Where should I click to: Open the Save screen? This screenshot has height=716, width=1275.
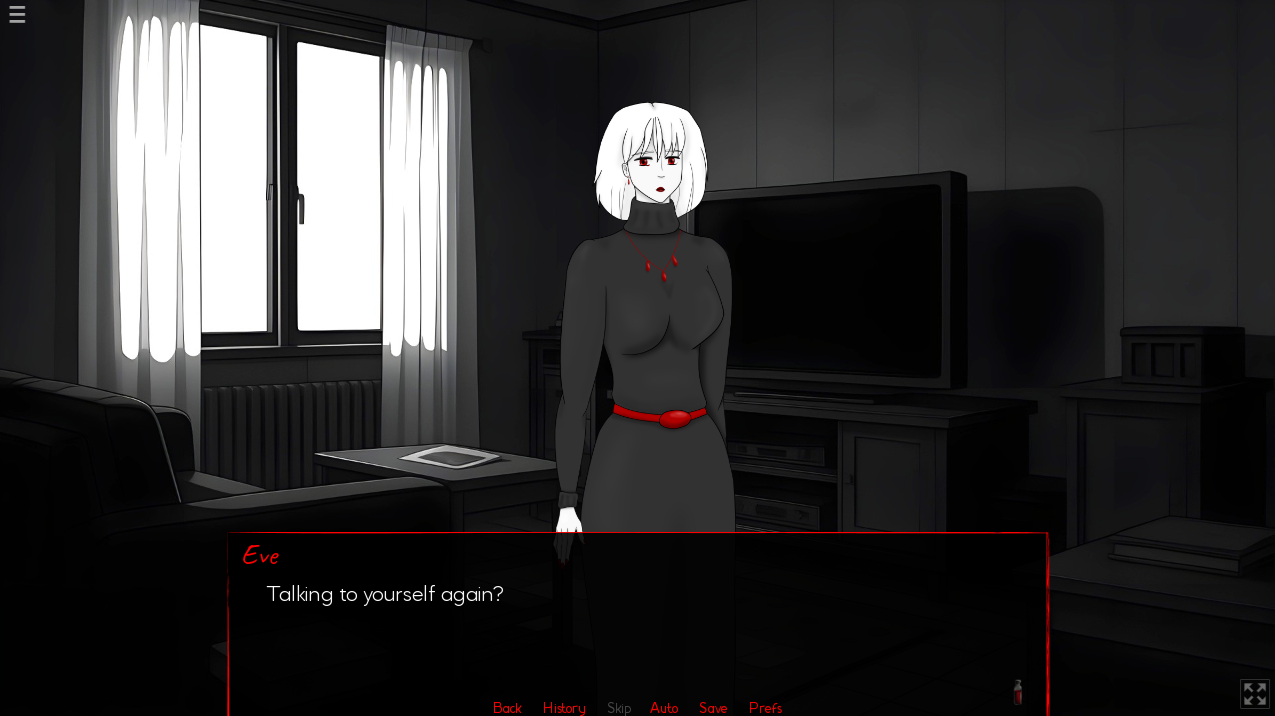pos(713,708)
